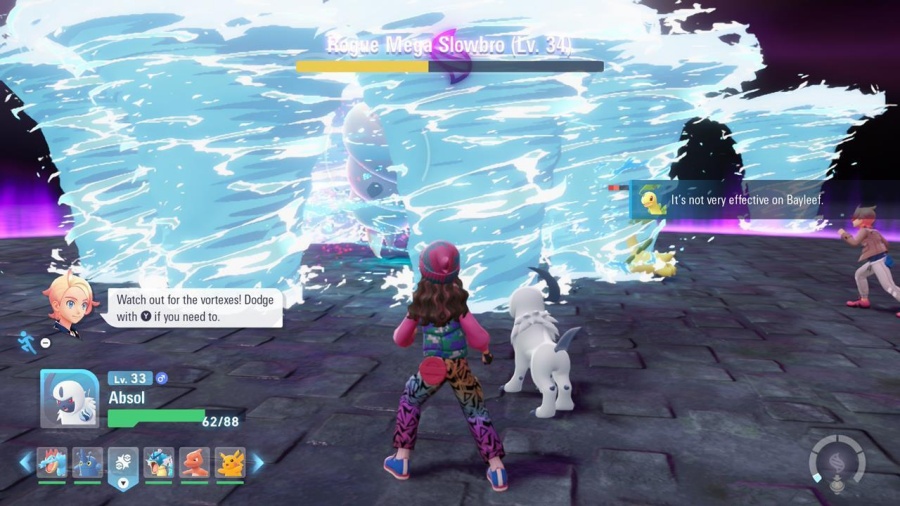Select the active Absol party slot
Image resolution: width=900 pixels, height=506 pixels.
pyautogui.click(x=123, y=465)
